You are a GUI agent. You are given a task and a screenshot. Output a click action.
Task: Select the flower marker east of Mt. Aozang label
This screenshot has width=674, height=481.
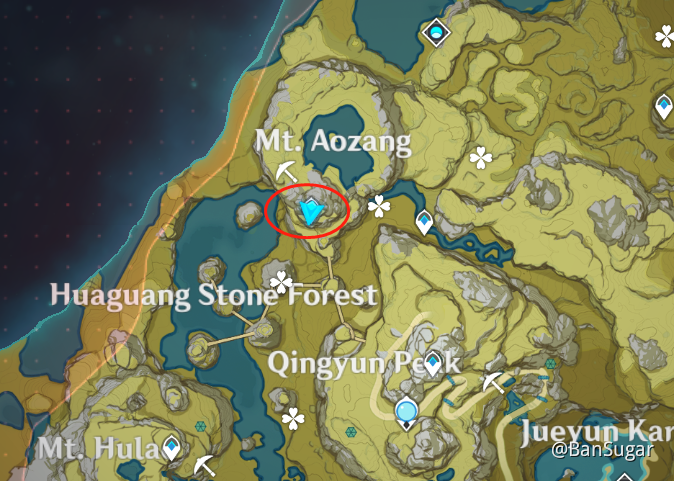coord(481,156)
